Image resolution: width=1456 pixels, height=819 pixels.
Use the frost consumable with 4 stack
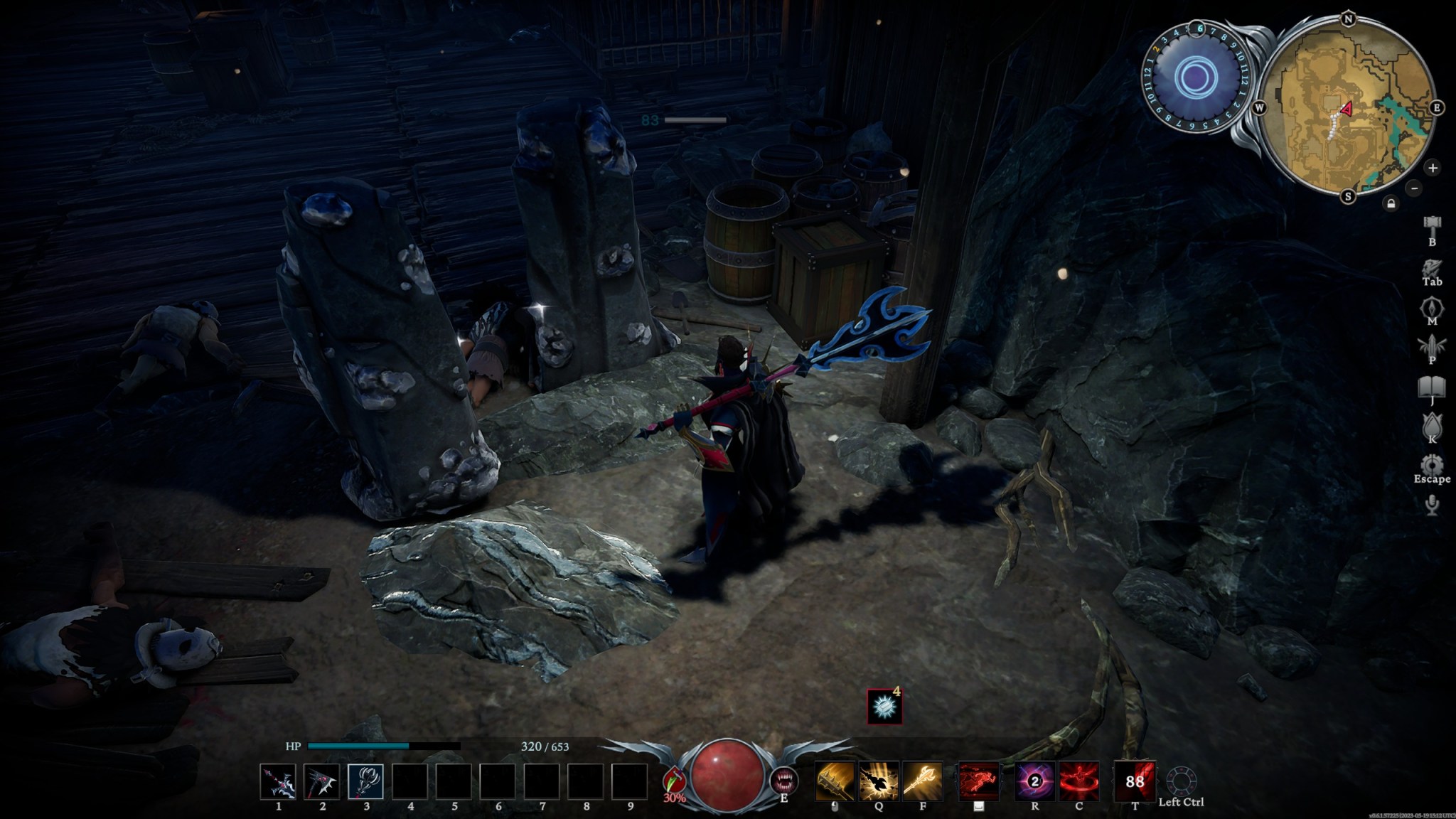click(x=884, y=707)
